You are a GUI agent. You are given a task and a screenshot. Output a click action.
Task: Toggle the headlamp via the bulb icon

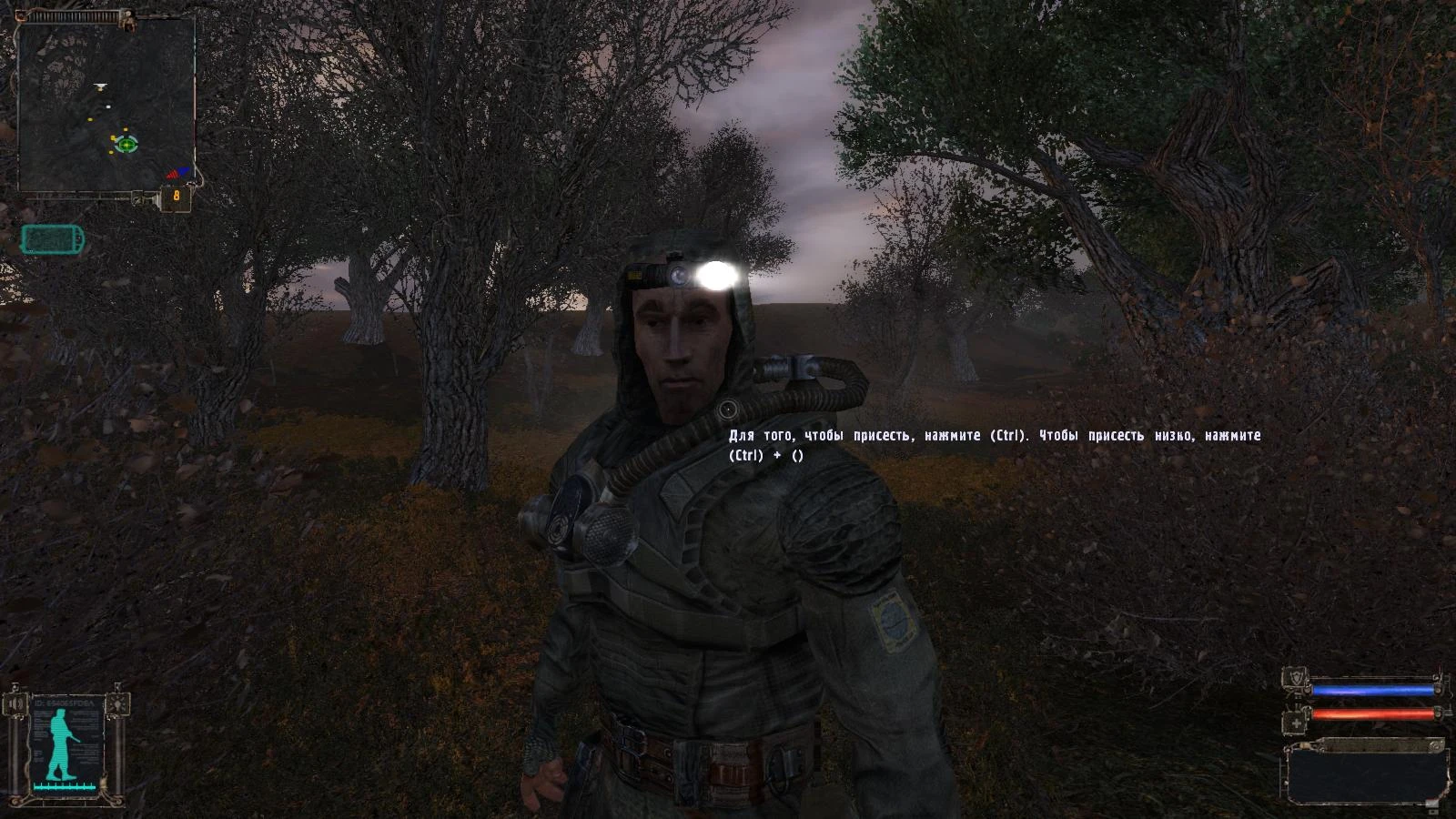click(116, 703)
